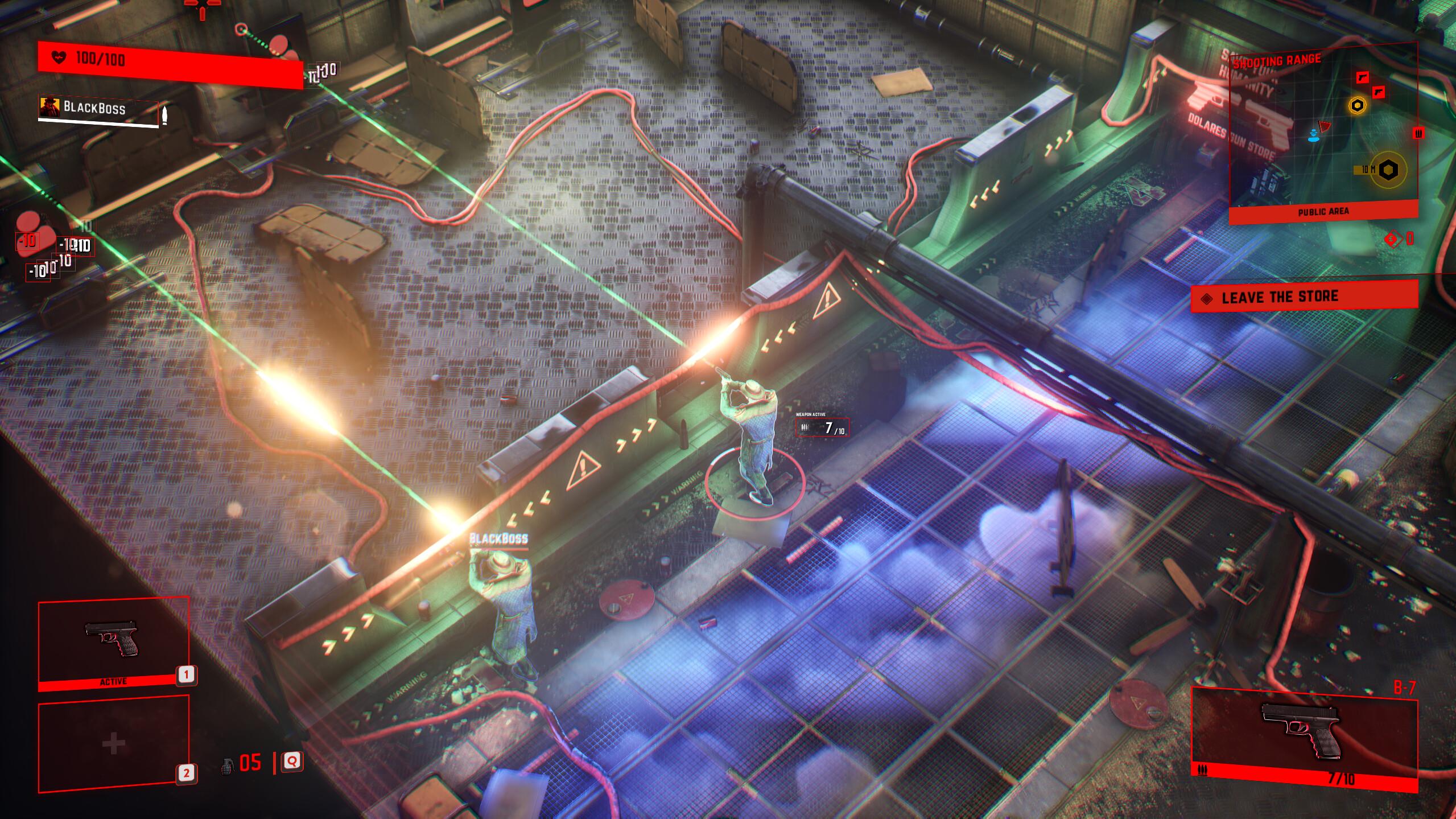Click the red flag marker on the minimap

tap(1324, 126)
